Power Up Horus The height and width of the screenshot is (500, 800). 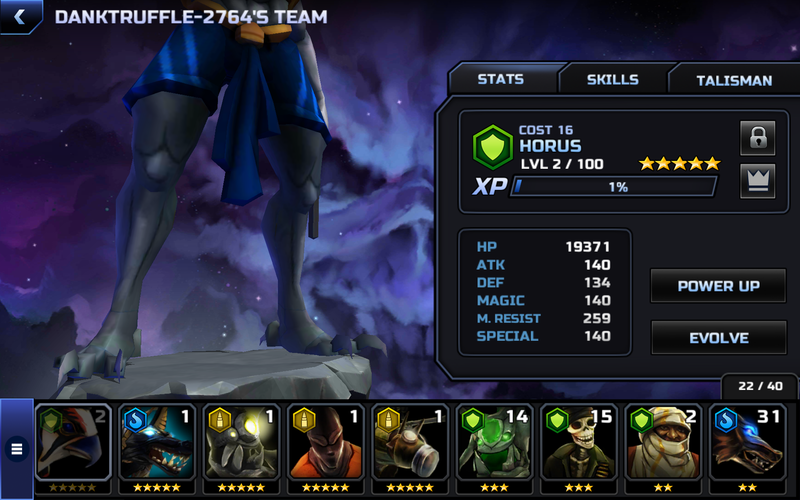718,286
